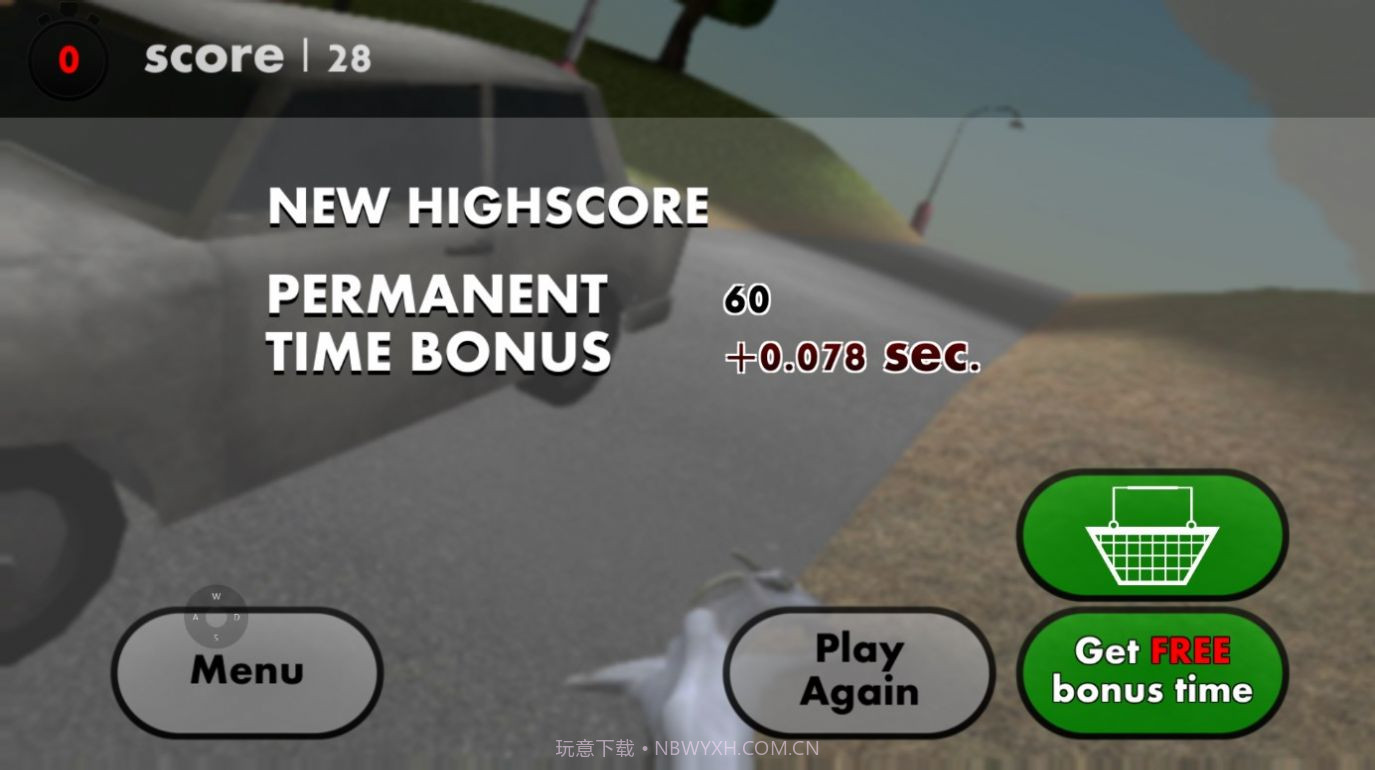Open the Menu button
The height and width of the screenshot is (770, 1375).
(x=247, y=672)
